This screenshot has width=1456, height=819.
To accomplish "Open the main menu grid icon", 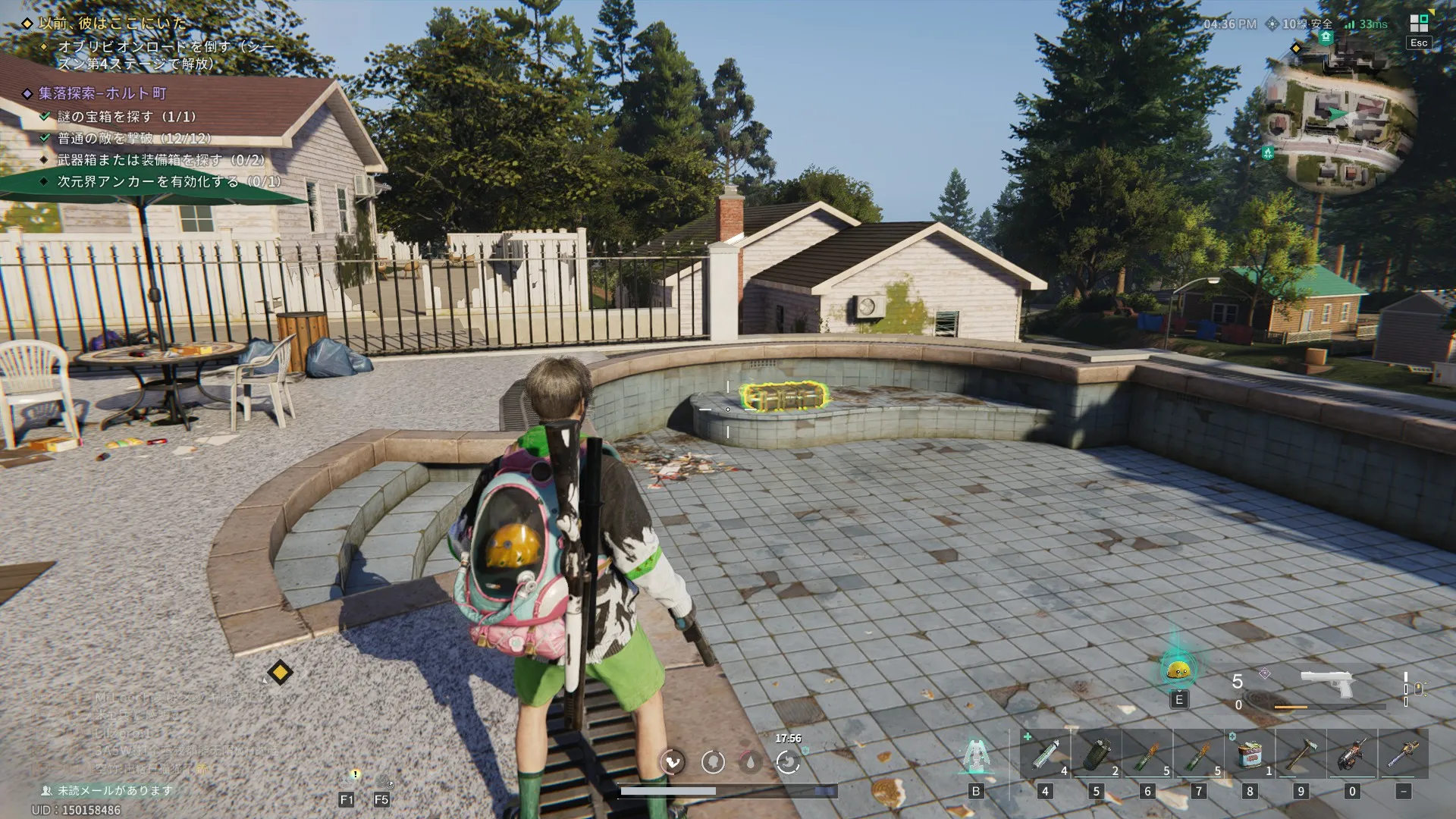I will click(x=1419, y=24).
